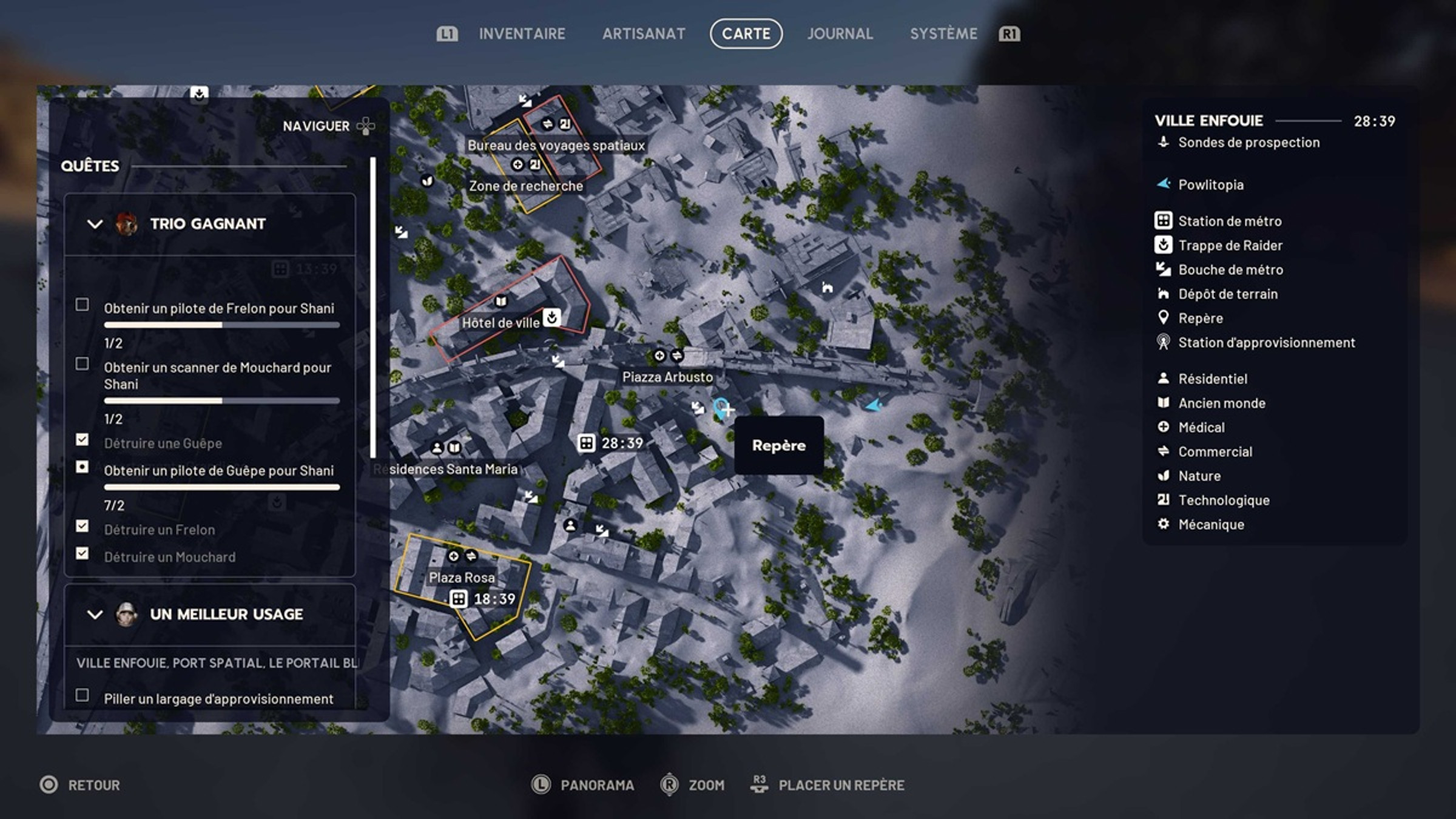Click the Guêpe pilot progress bar

(x=221, y=487)
